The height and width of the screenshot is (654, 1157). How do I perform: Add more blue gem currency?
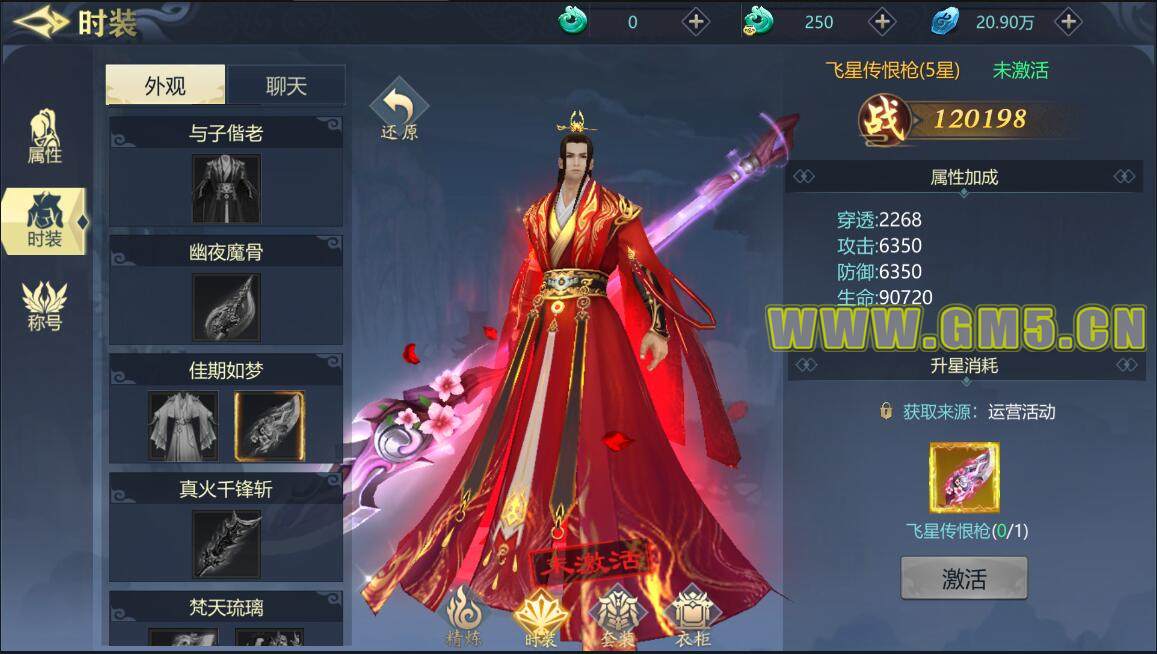[x=1068, y=21]
